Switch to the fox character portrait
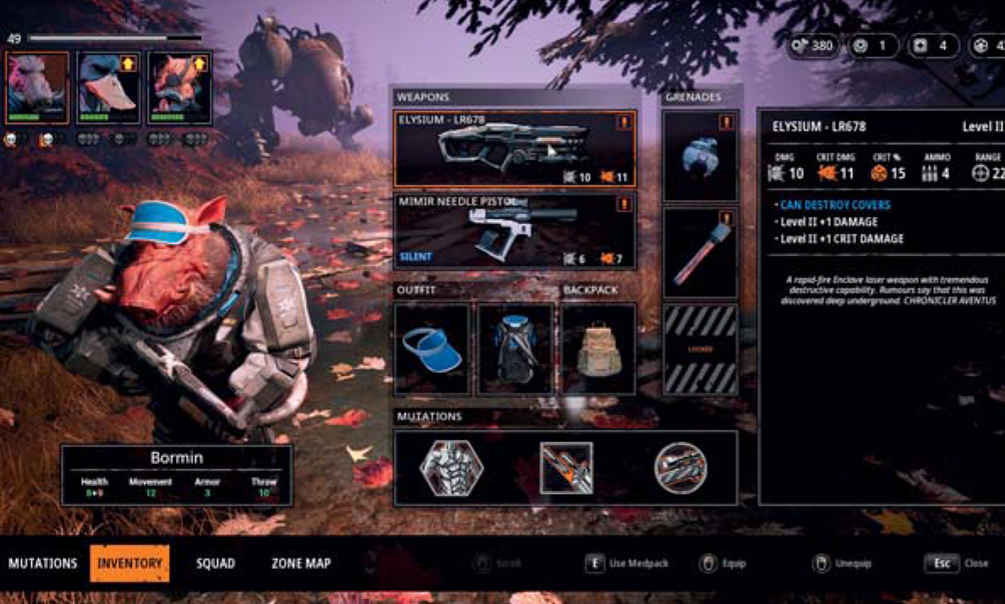 click(x=180, y=88)
